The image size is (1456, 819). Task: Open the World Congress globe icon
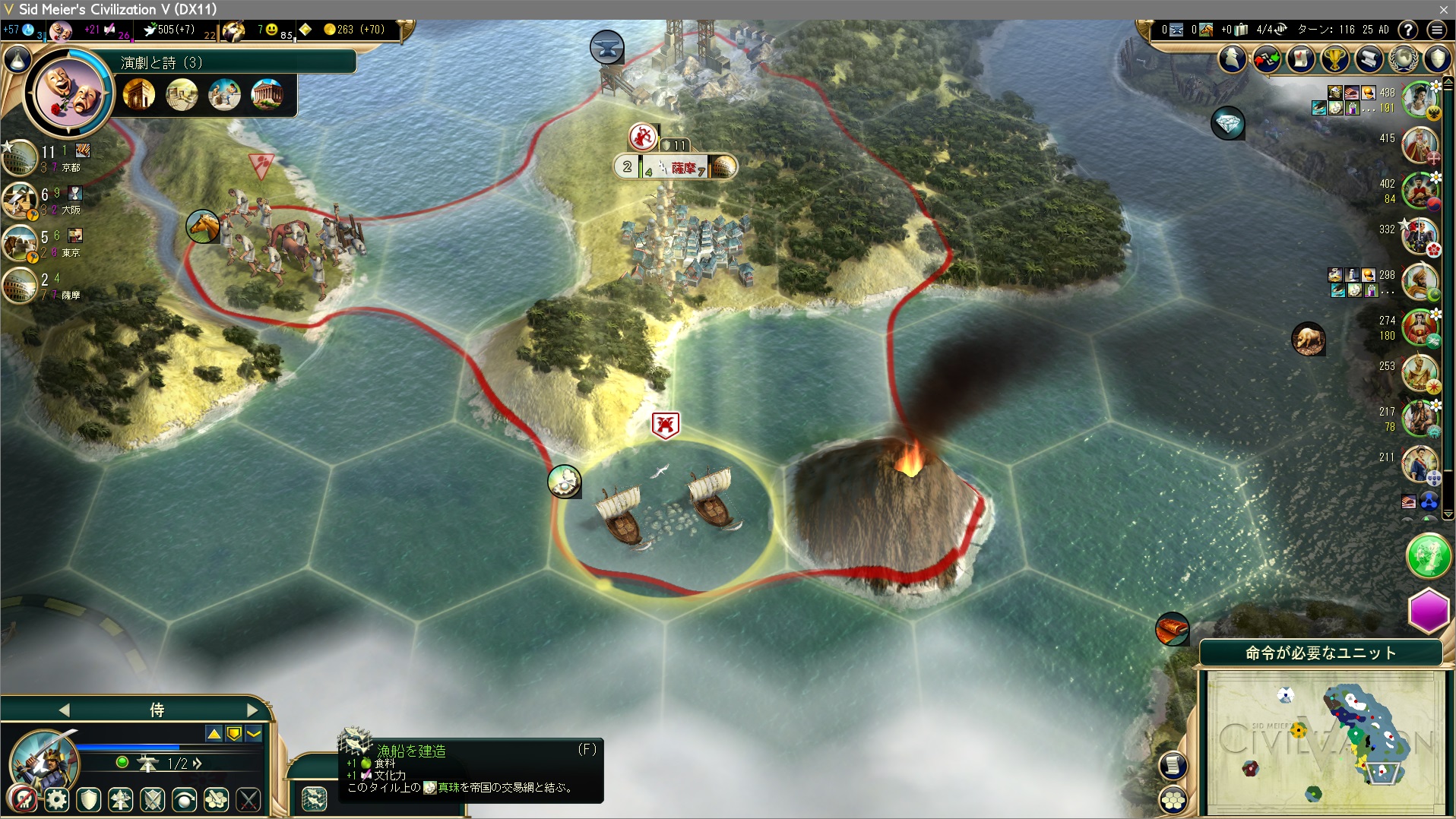[x=1404, y=58]
